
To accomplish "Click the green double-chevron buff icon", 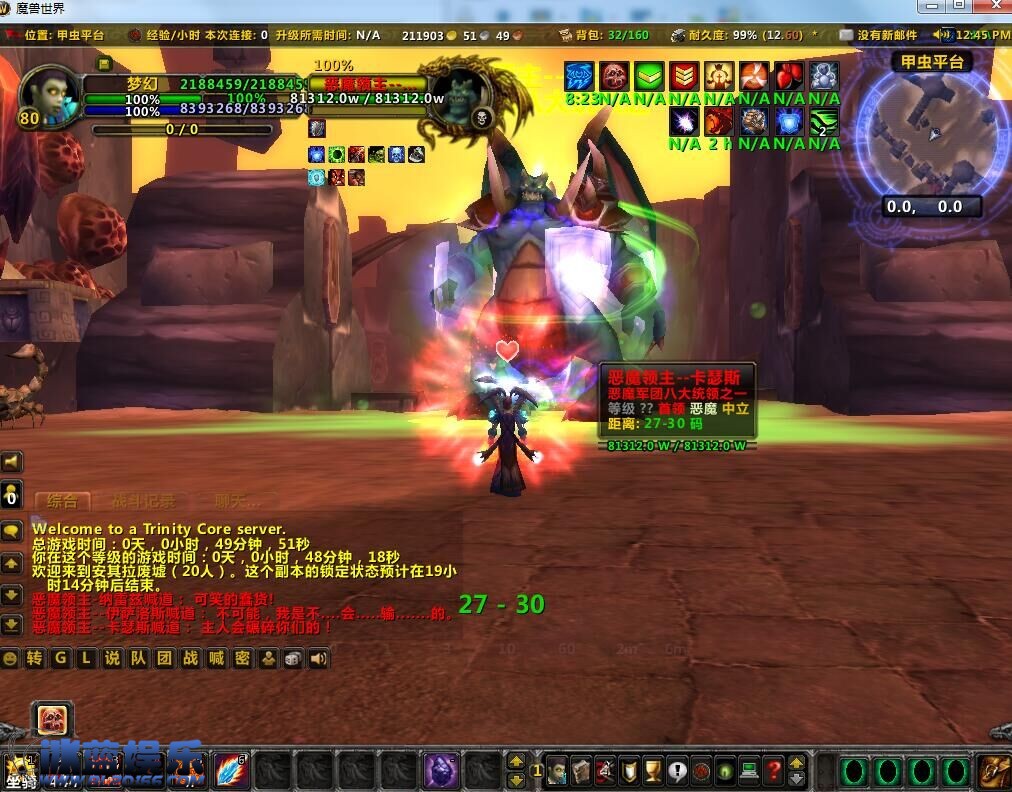I will (x=650, y=76).
